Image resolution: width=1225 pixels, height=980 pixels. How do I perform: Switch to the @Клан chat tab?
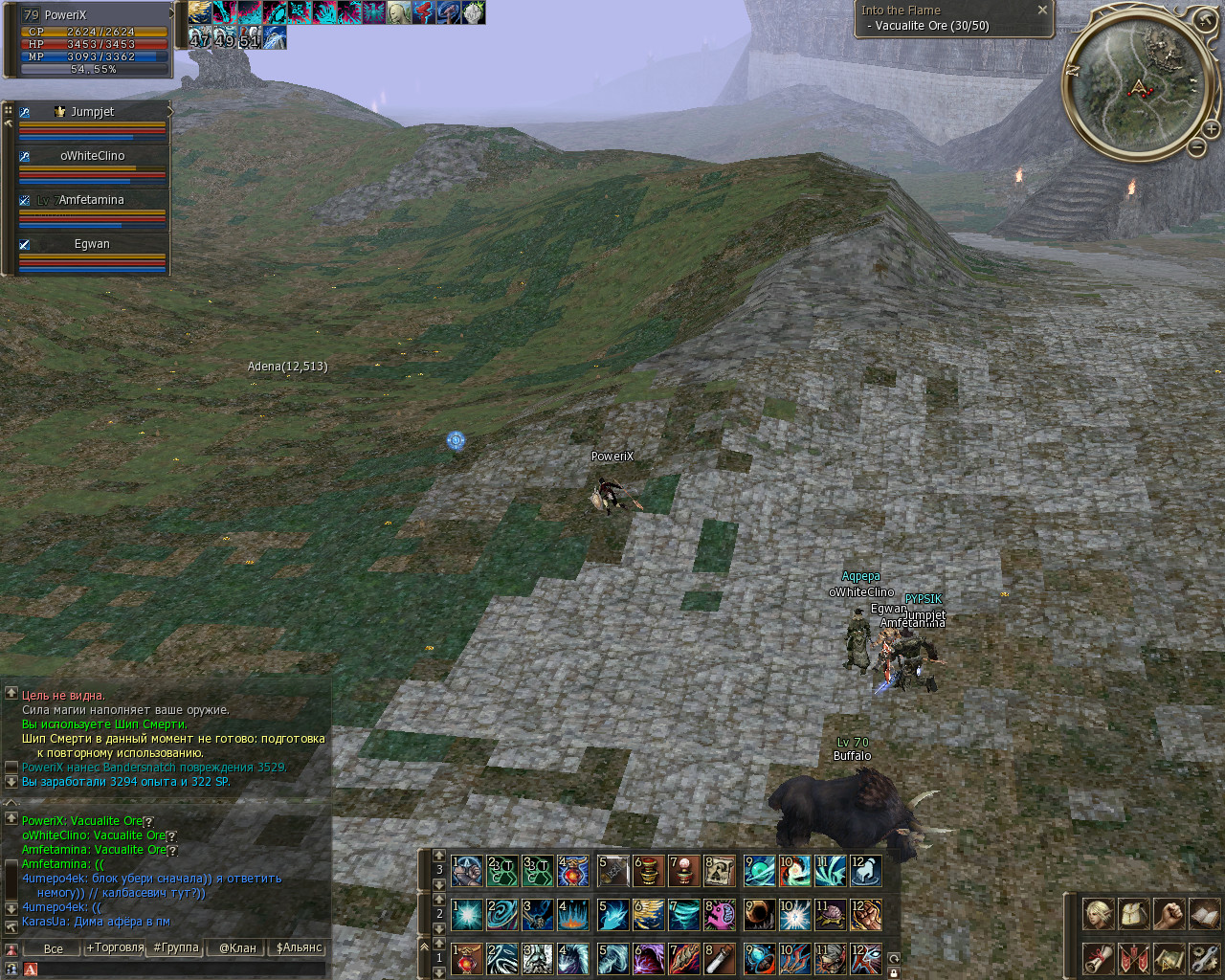pos(237,948)
